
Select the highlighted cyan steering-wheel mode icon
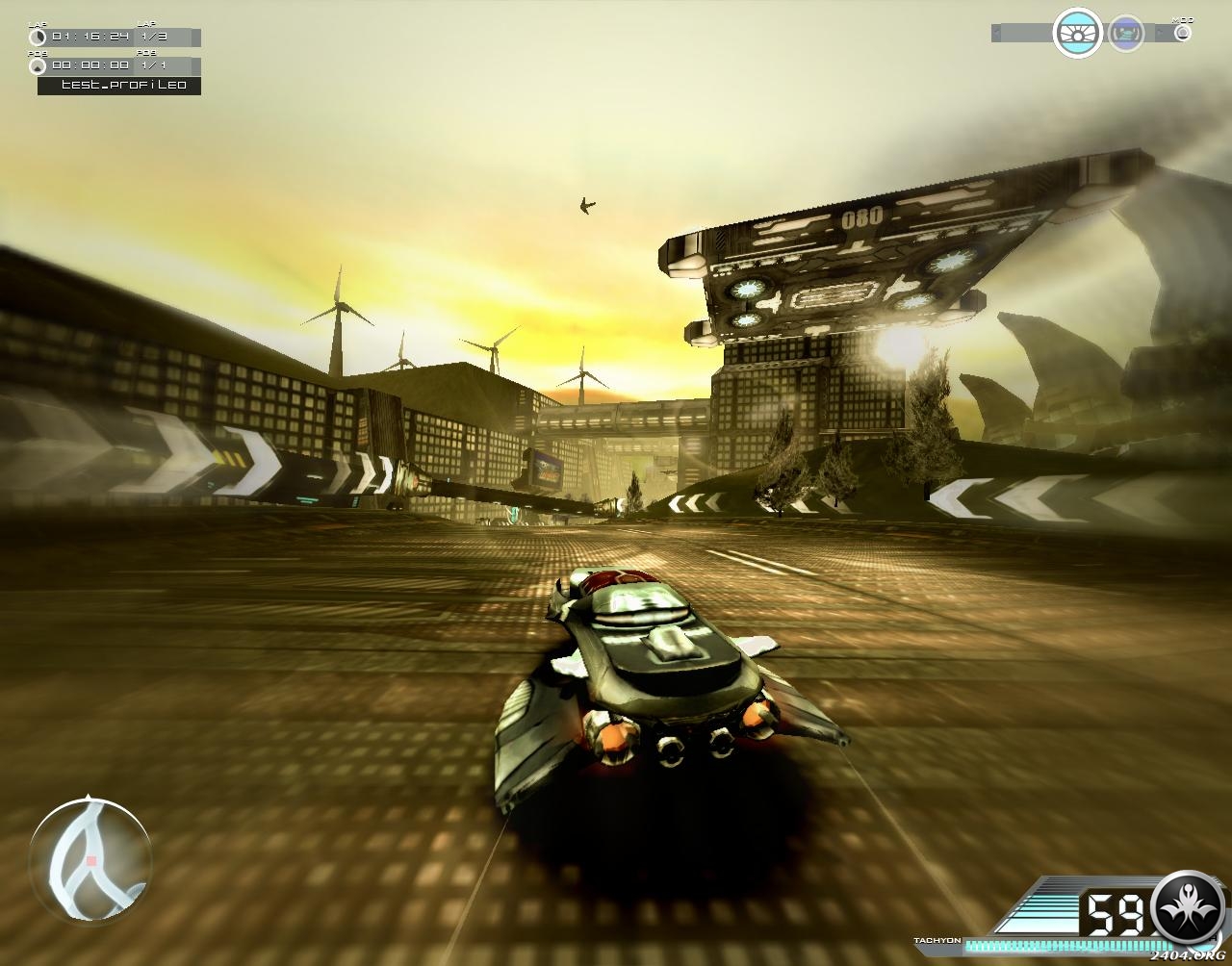pos(1077,33)
